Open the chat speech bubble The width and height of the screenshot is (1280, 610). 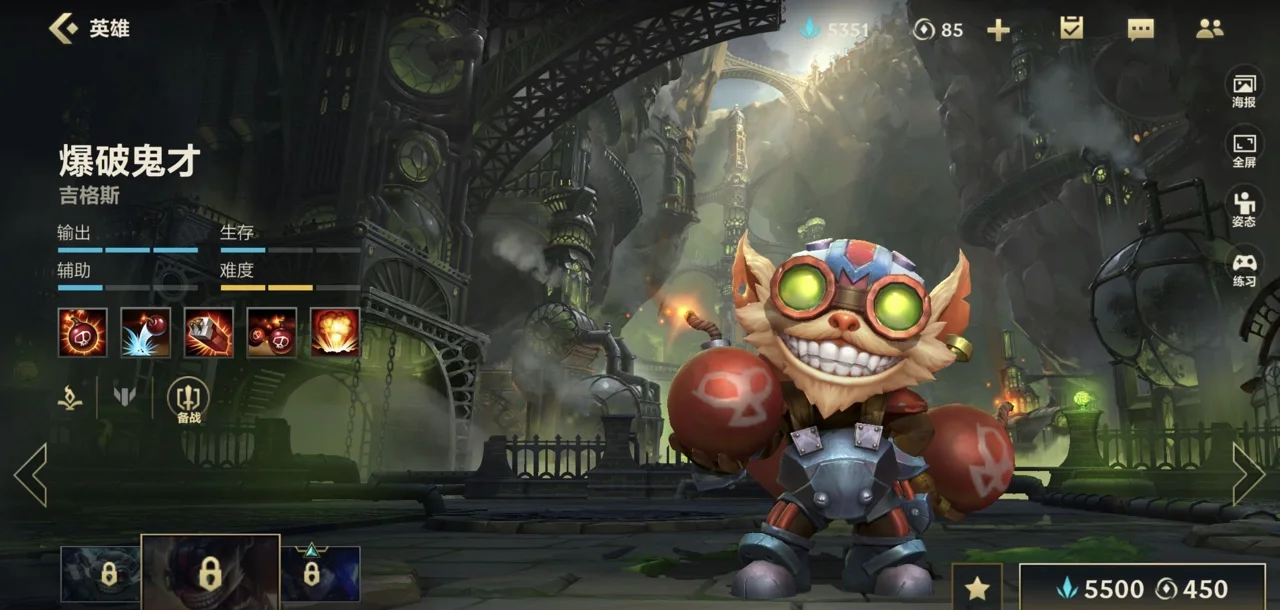[1141, 29]
